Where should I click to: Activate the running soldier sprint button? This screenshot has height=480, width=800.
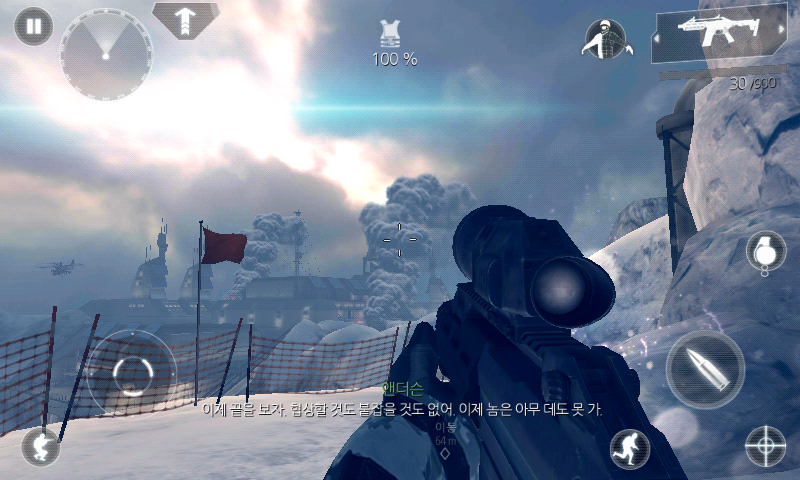coord(630,448)
